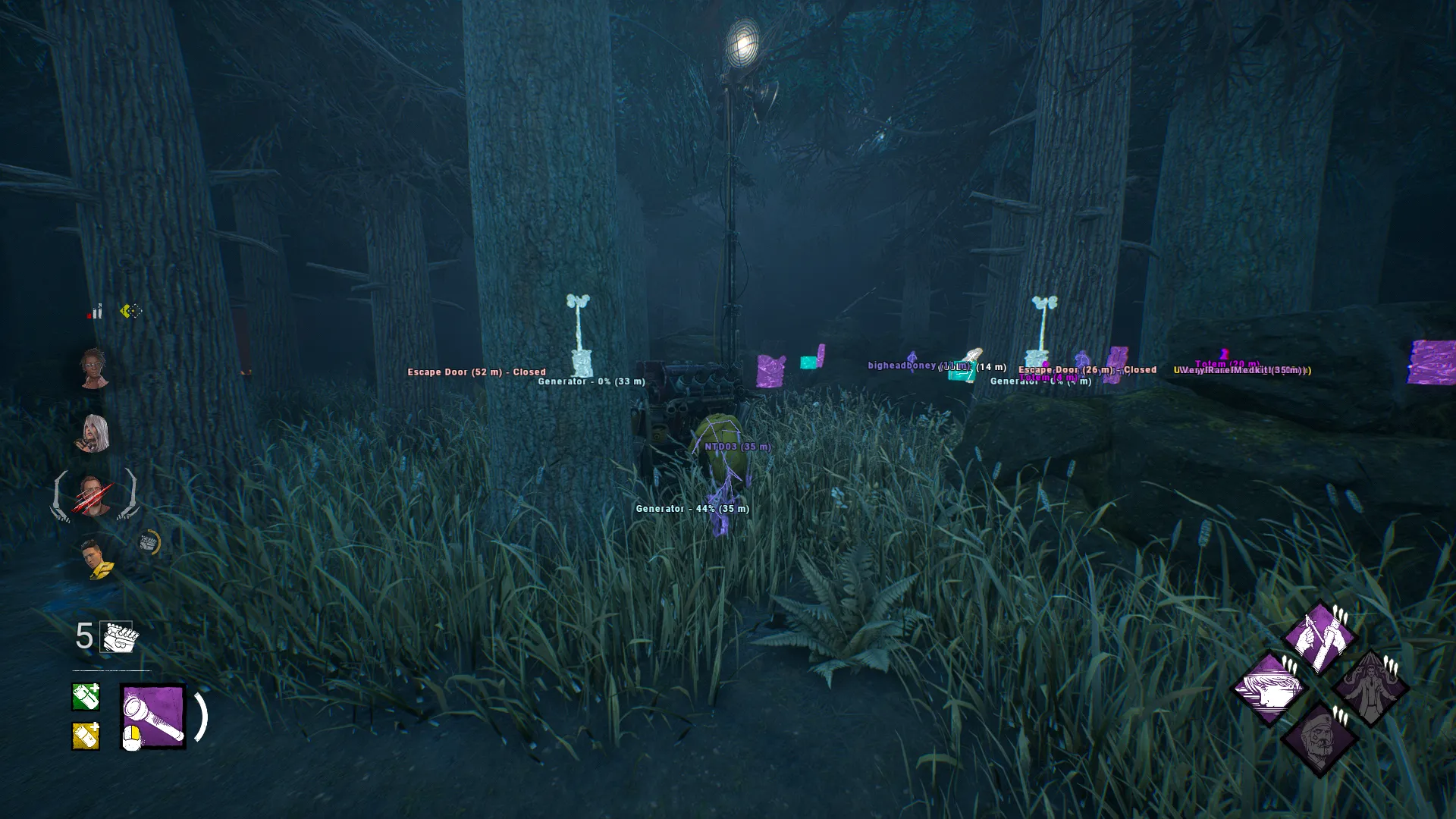Viewport: 1456px width, 819px height.
Task: Click the survivor portrait with glasses
Action: tap(94, 368)
